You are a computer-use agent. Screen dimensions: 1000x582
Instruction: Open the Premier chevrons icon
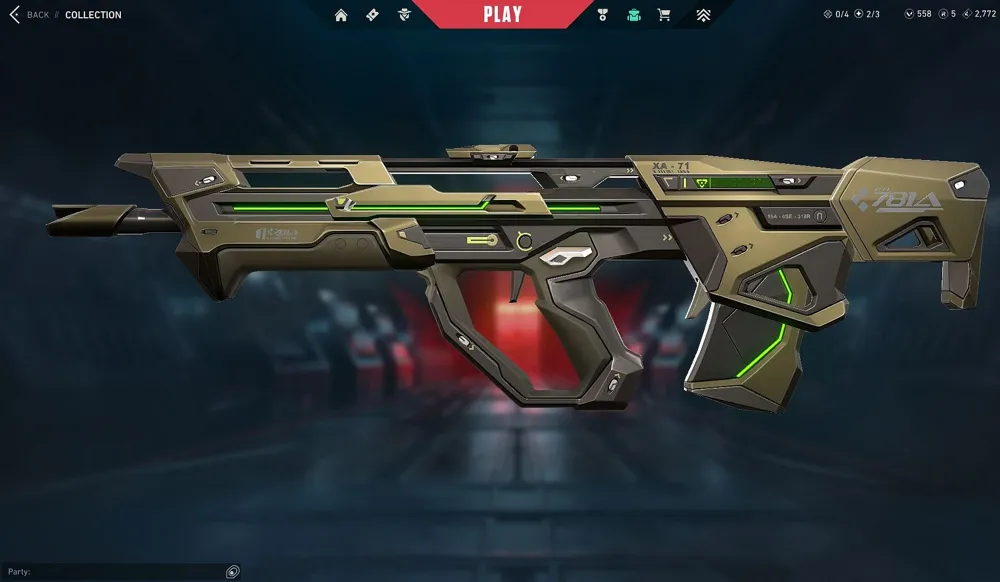(x=704, y=15)
